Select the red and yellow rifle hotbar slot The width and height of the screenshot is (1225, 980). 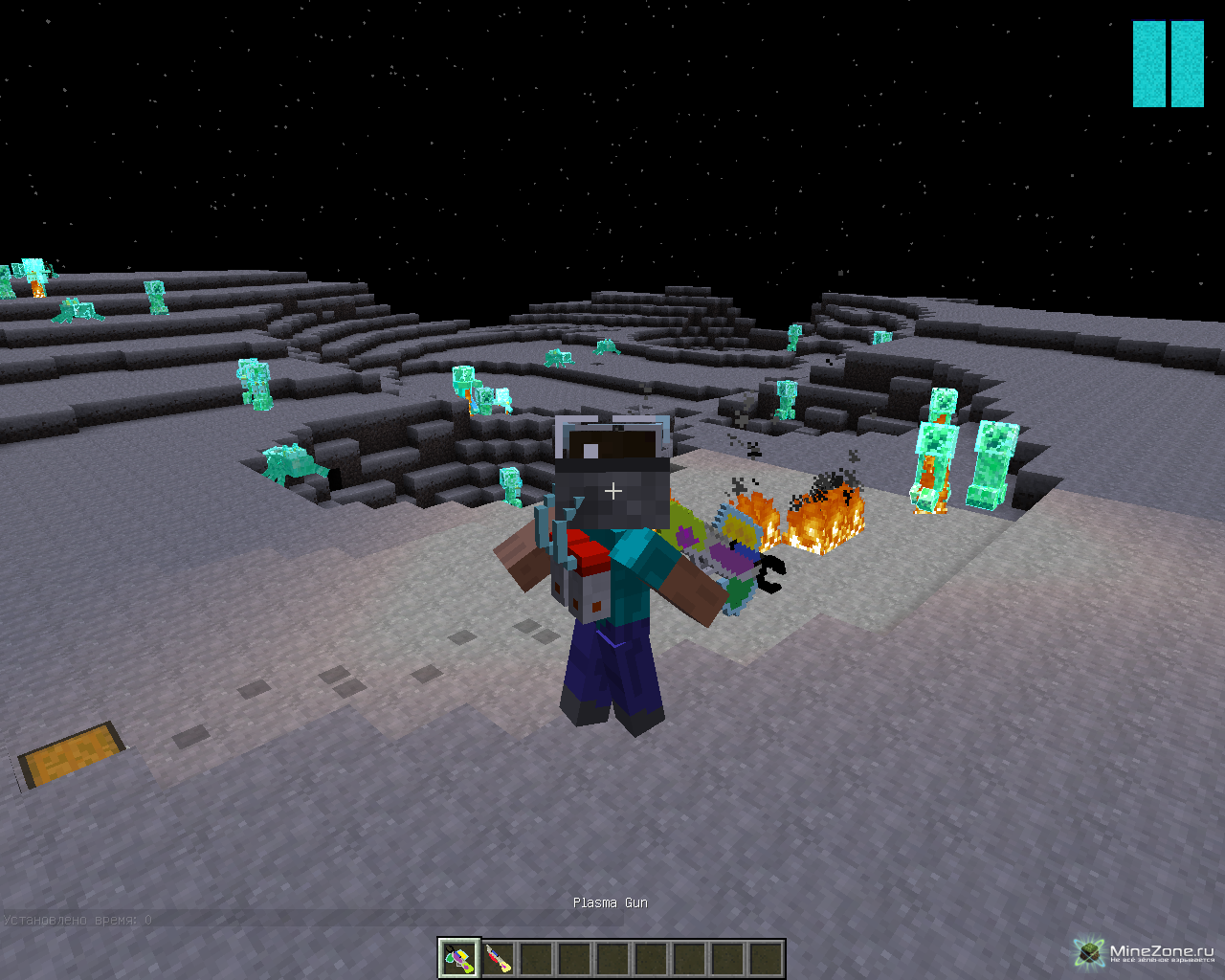[x=498, y=958]
